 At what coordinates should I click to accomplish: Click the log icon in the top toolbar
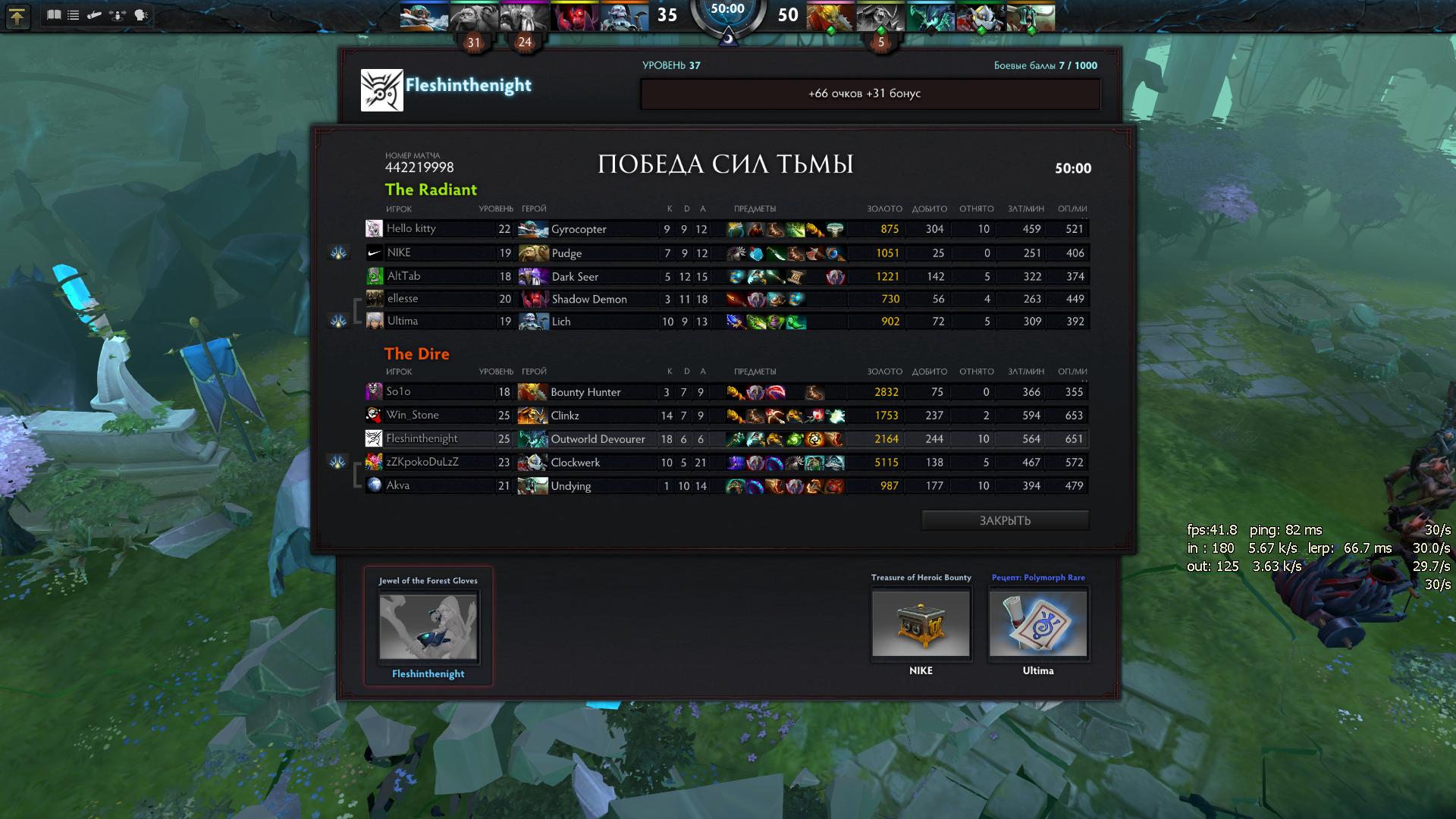coord(95,14)
